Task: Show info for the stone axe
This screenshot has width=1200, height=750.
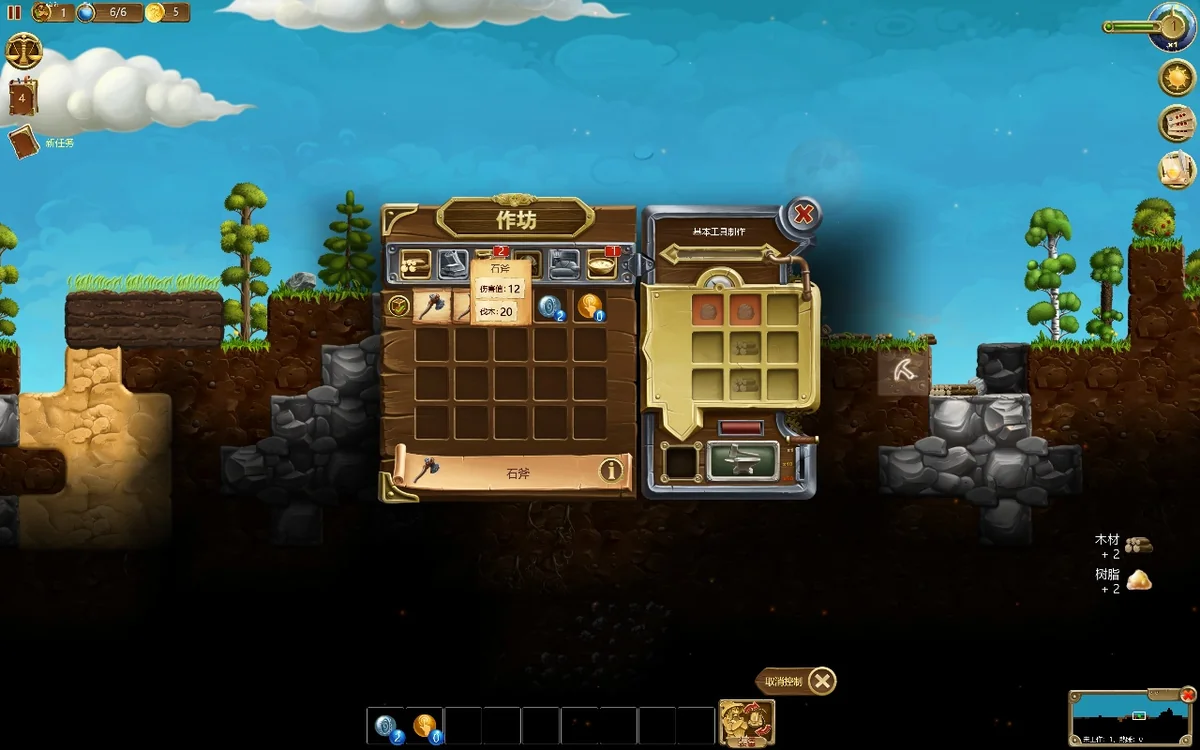Action: tap(612, 470)
